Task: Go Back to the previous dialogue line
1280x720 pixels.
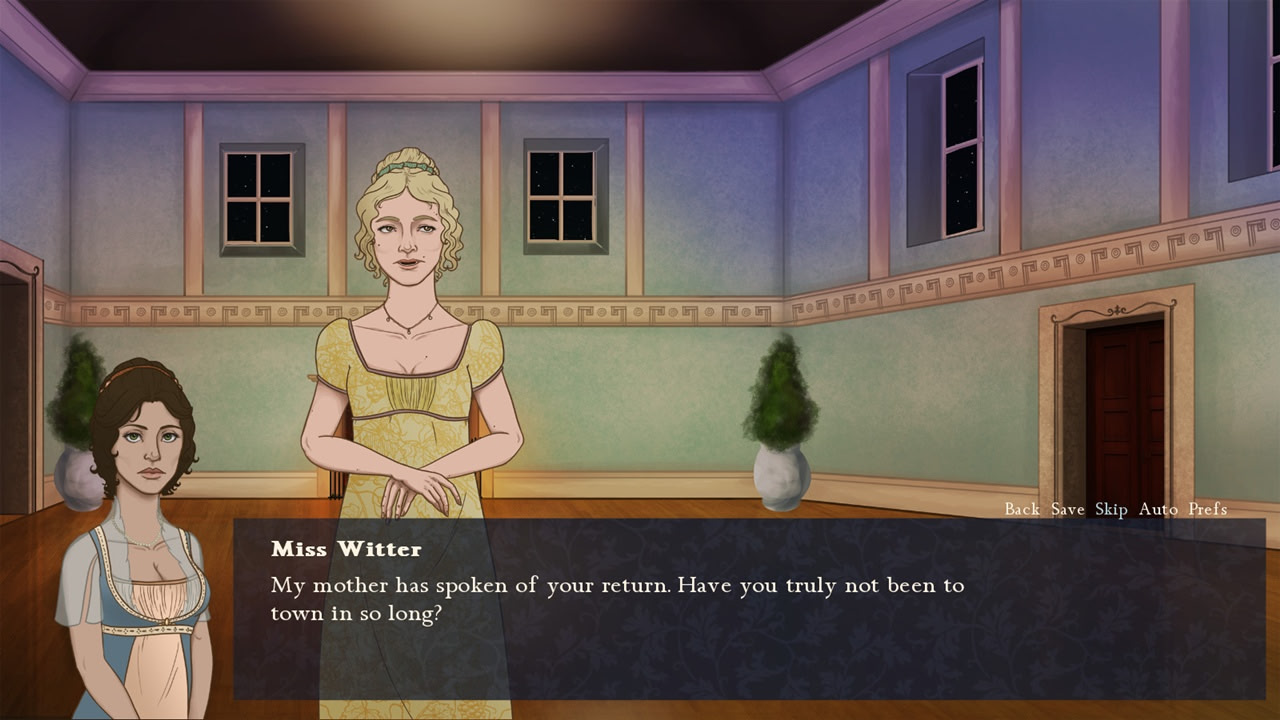Action: (x=1022, y=509)
